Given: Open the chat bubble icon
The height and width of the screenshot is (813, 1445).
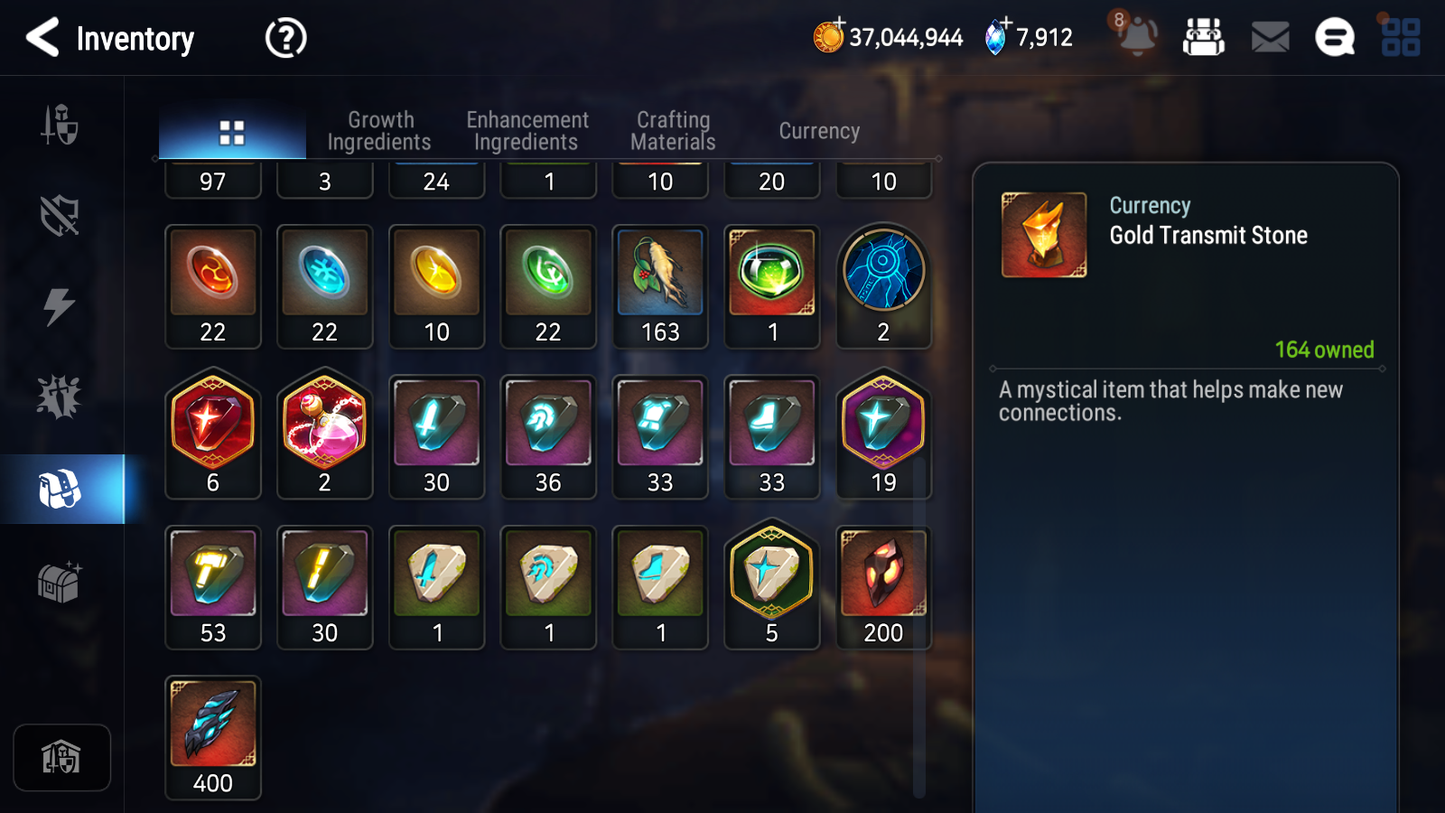Looking at the screenshot, I should click(1334, 38).
